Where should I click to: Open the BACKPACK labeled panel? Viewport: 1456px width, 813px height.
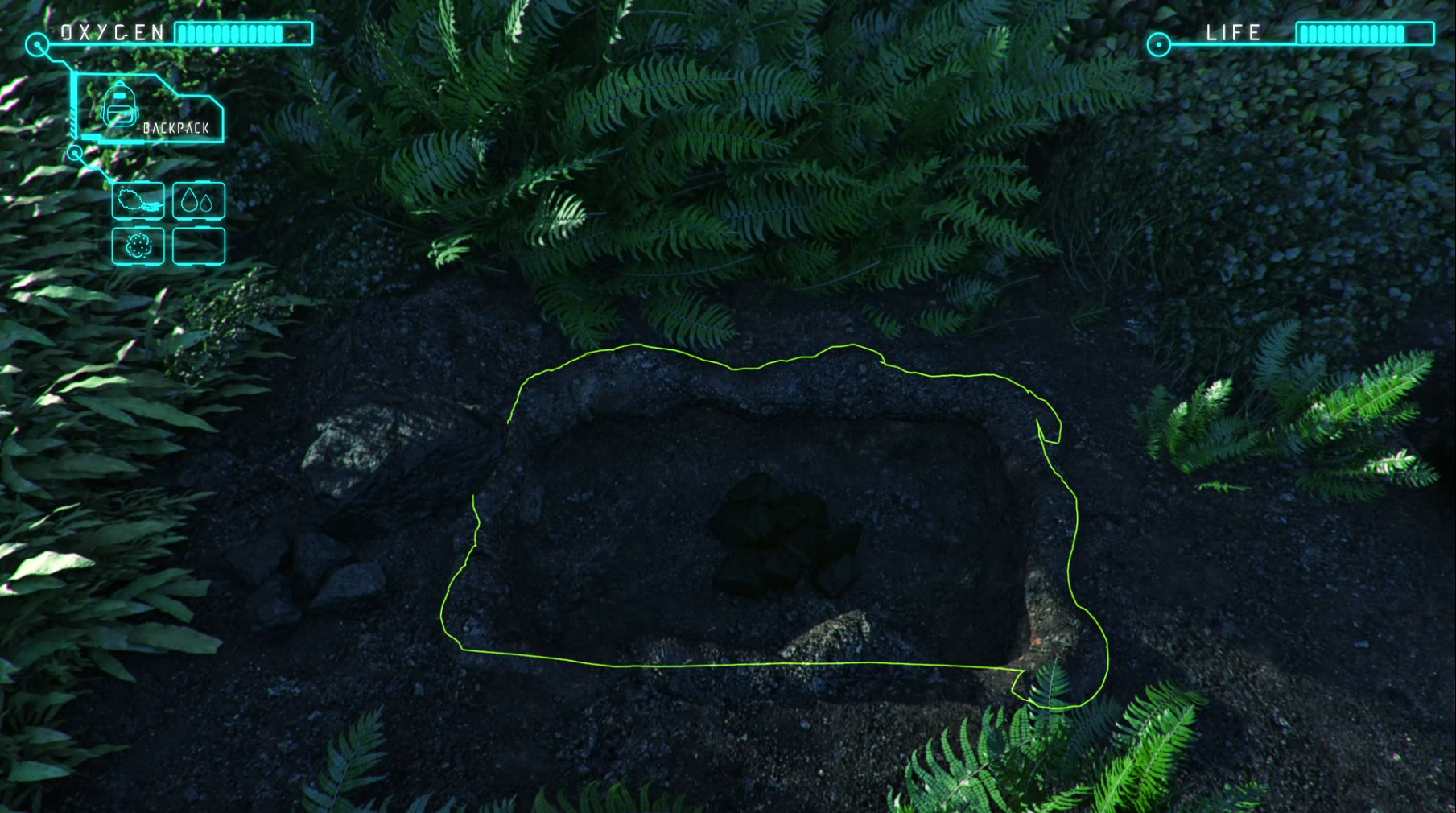pyautogui.click(x=177, y=126)
